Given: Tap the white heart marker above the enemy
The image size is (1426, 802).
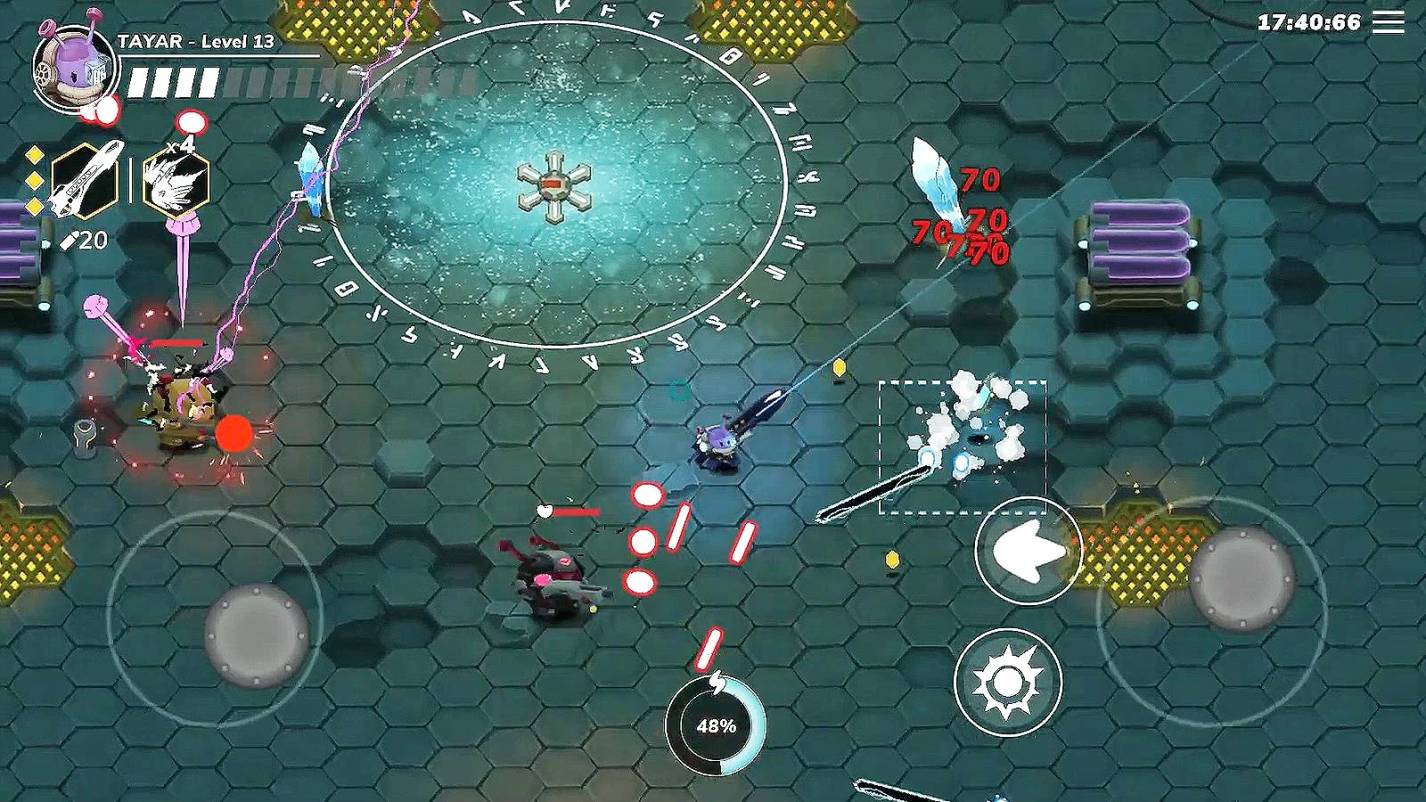Looking at the screenshot, I should coord(544,510).
